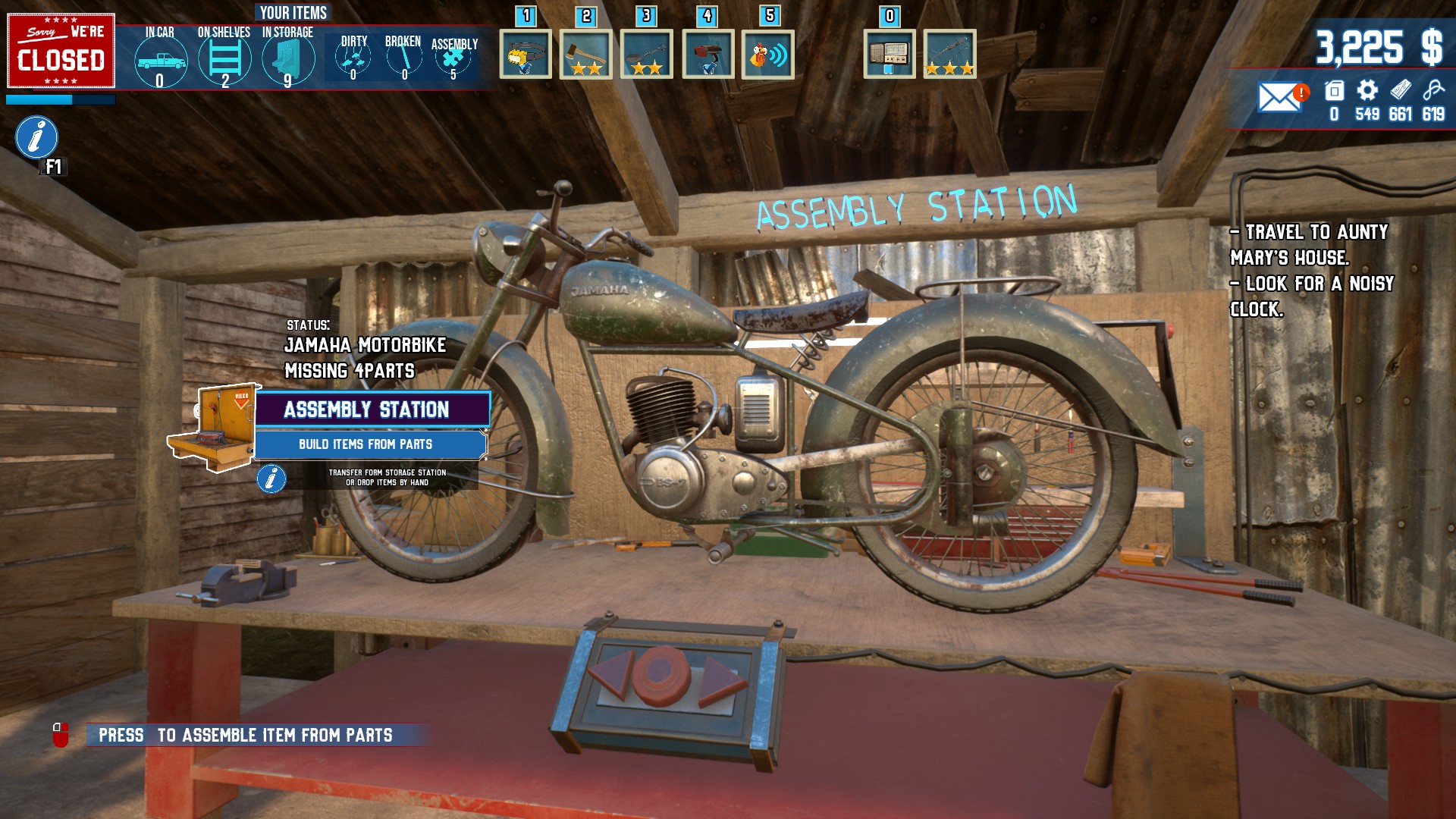Screen dimensions: 1456x819
Task: Show items In Storage
Action: pos(288,59)
